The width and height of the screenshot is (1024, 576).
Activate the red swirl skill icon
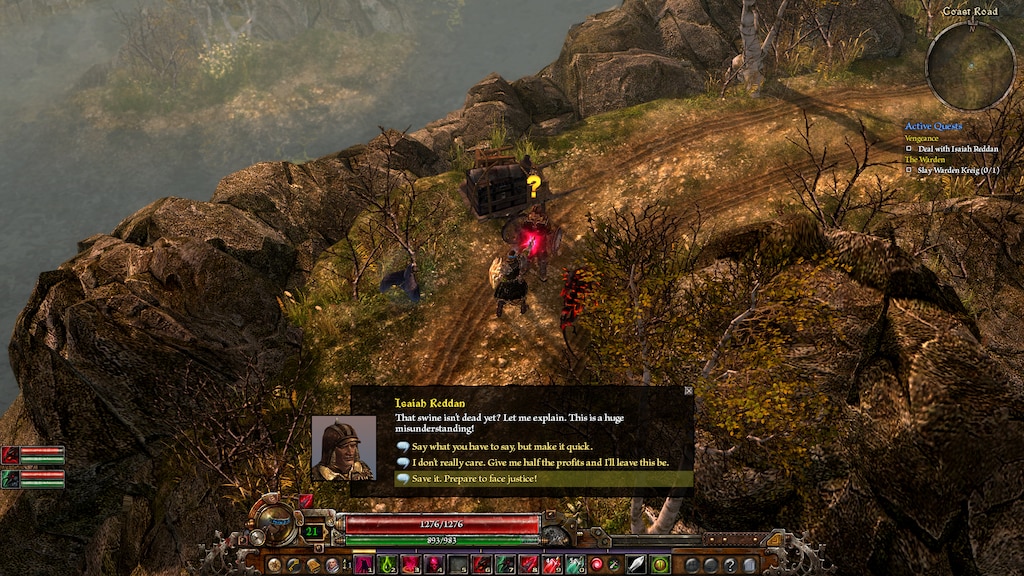(598, 565)
